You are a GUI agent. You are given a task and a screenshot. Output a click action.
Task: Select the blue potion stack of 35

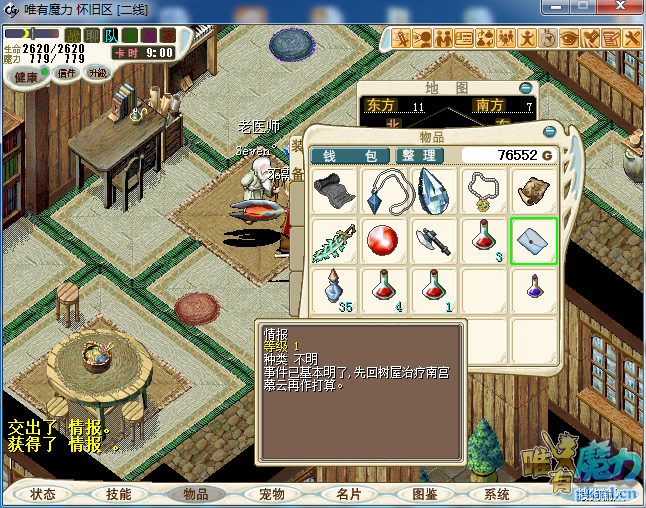tap(334, 290)
